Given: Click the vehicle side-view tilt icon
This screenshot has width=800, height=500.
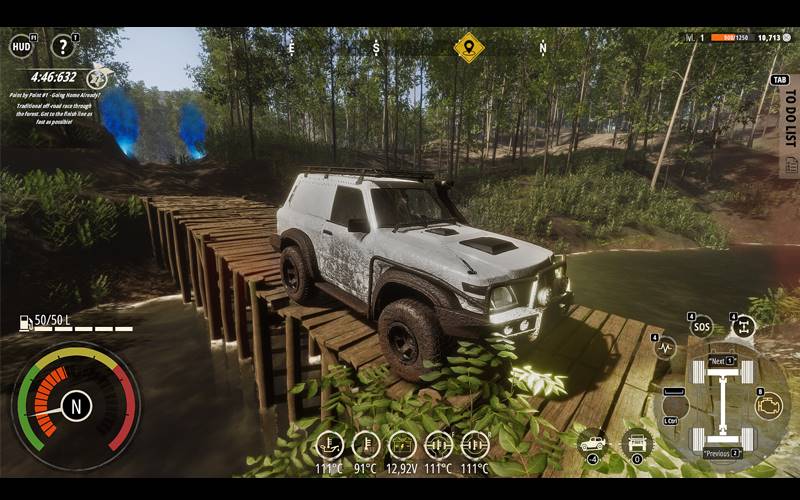Looking at the screenshot, I should (593, 444).
